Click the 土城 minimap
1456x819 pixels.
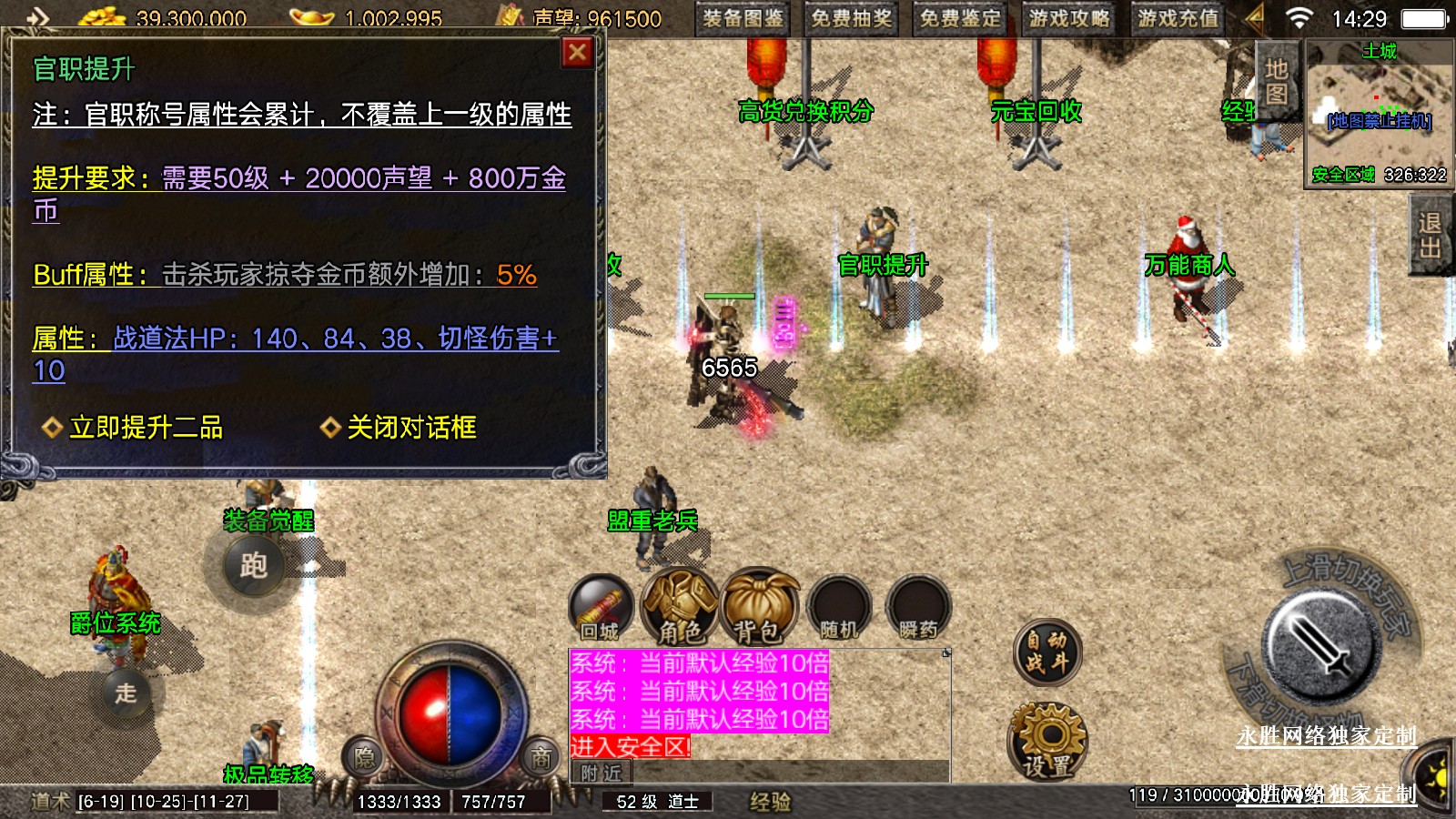point(1379,114)
